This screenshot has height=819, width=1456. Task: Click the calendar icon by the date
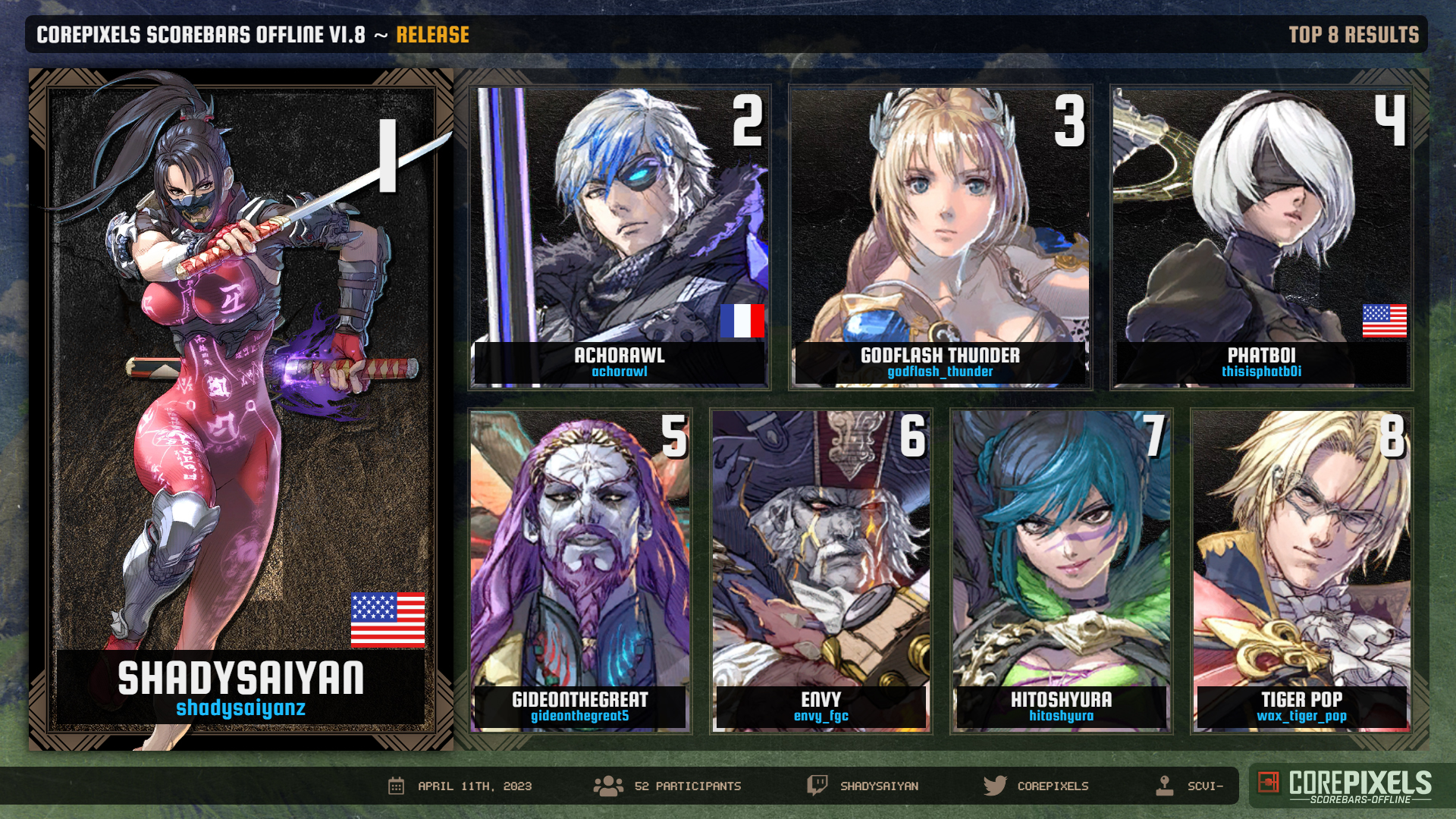click(396, 786)
